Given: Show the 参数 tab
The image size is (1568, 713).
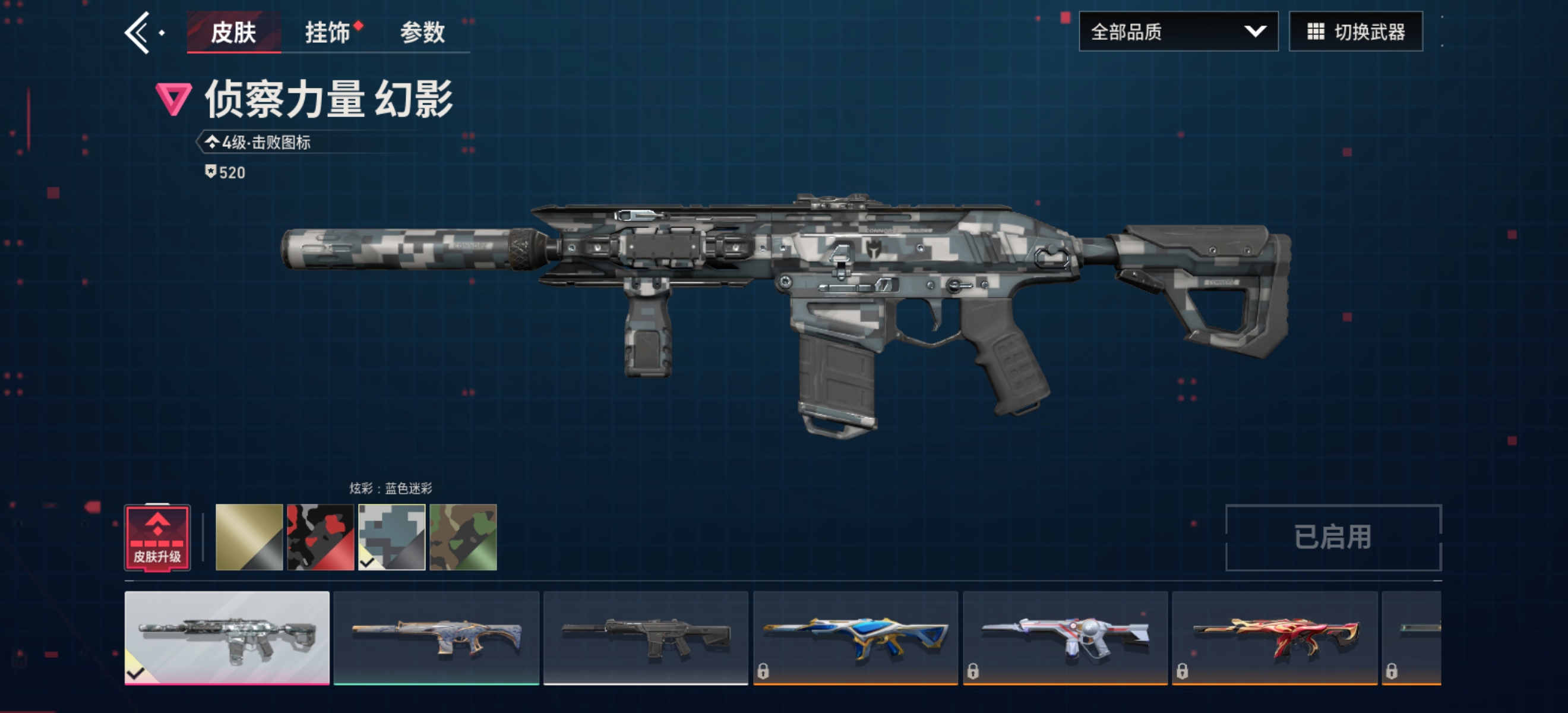Looking at the screenshot, I should (422, 32).
